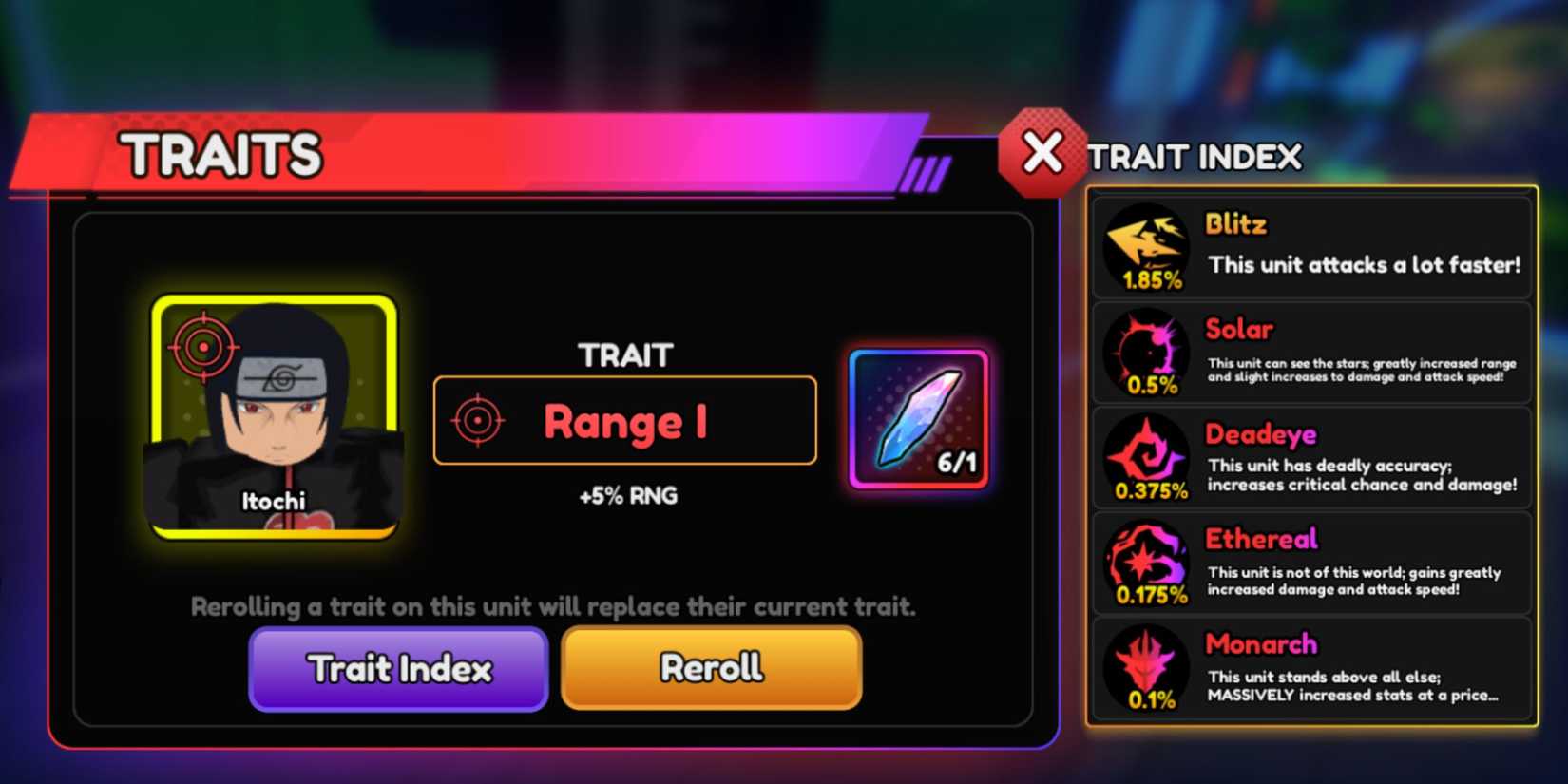Select the +5% RNG stat text
1568x784 pixels.
pos(625,495)
